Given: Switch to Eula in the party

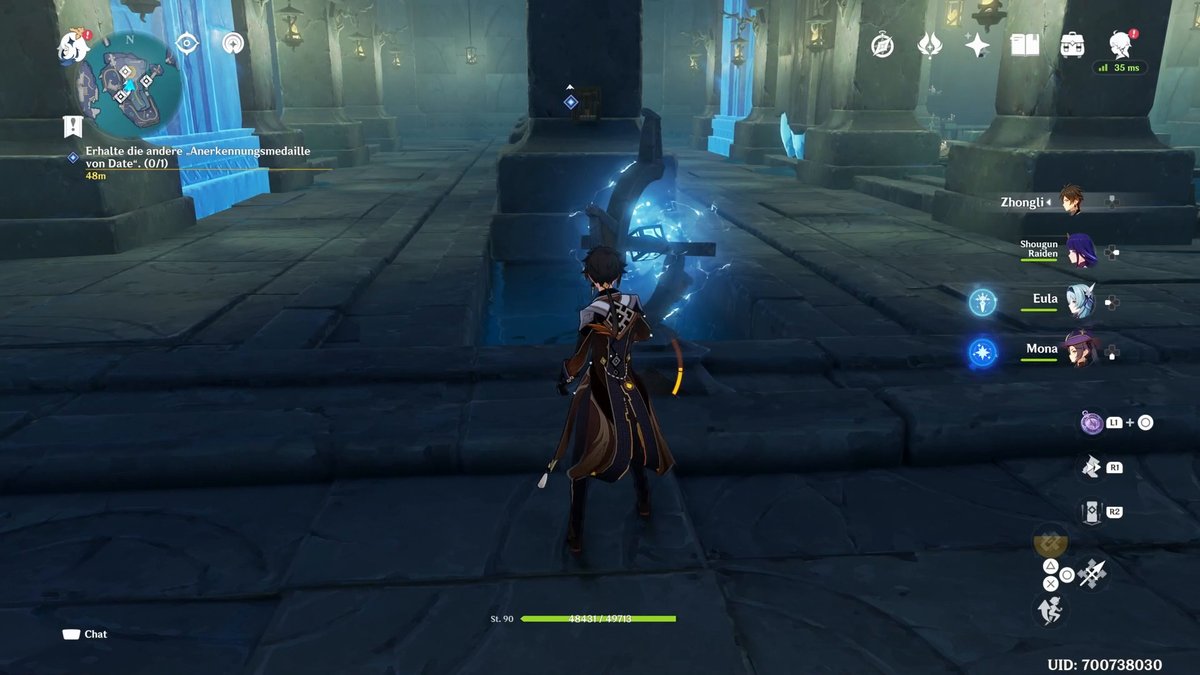Looking at the screenshot, I should pyautogui.click(x=1079, y=300).
